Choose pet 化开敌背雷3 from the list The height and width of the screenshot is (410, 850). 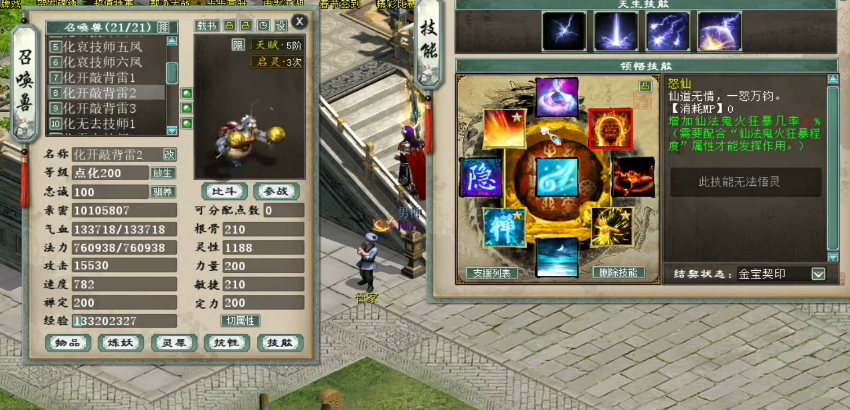(99, 108)
